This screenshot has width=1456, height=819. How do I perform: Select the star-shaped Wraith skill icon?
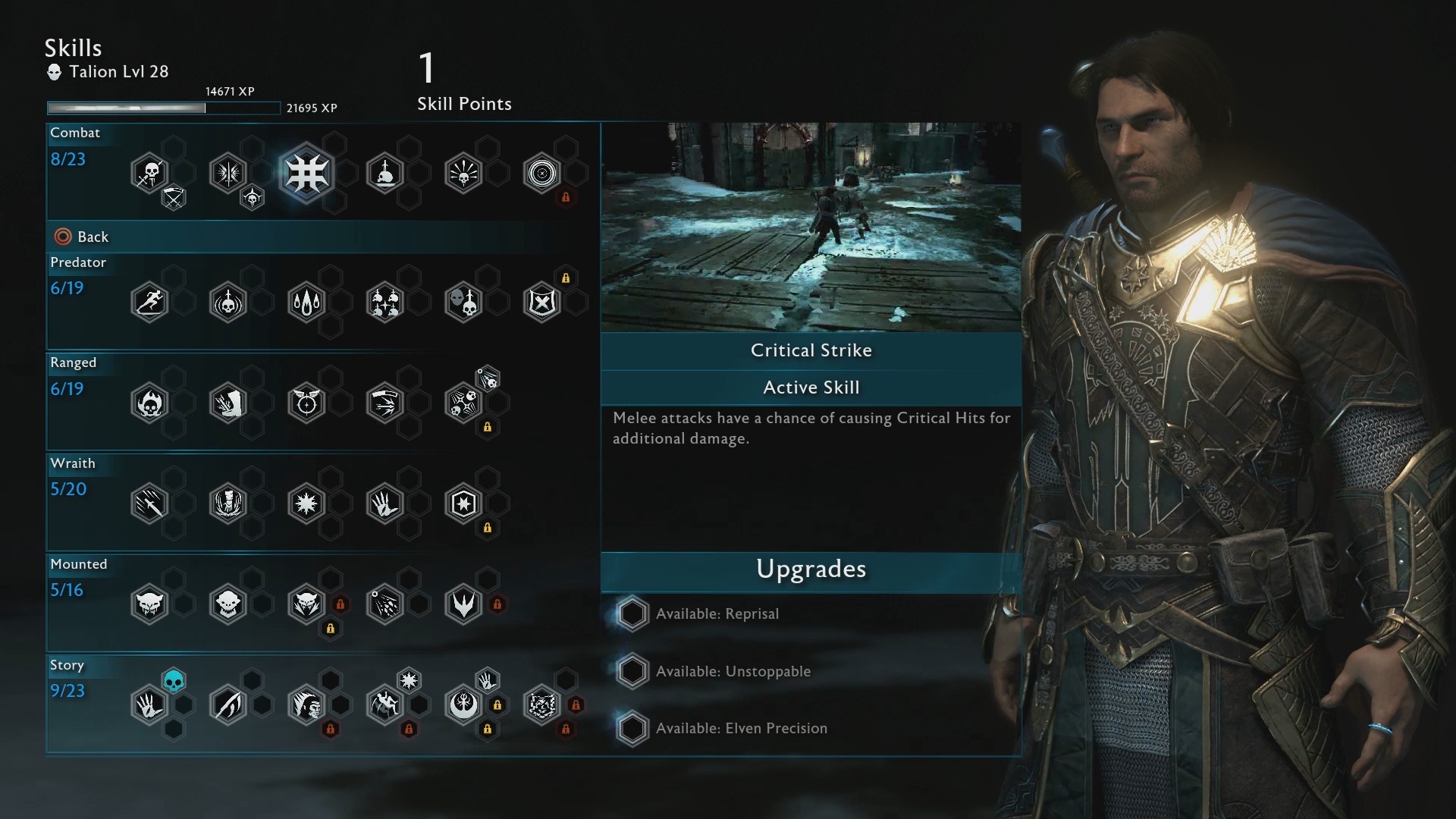(x=306, y=503)
